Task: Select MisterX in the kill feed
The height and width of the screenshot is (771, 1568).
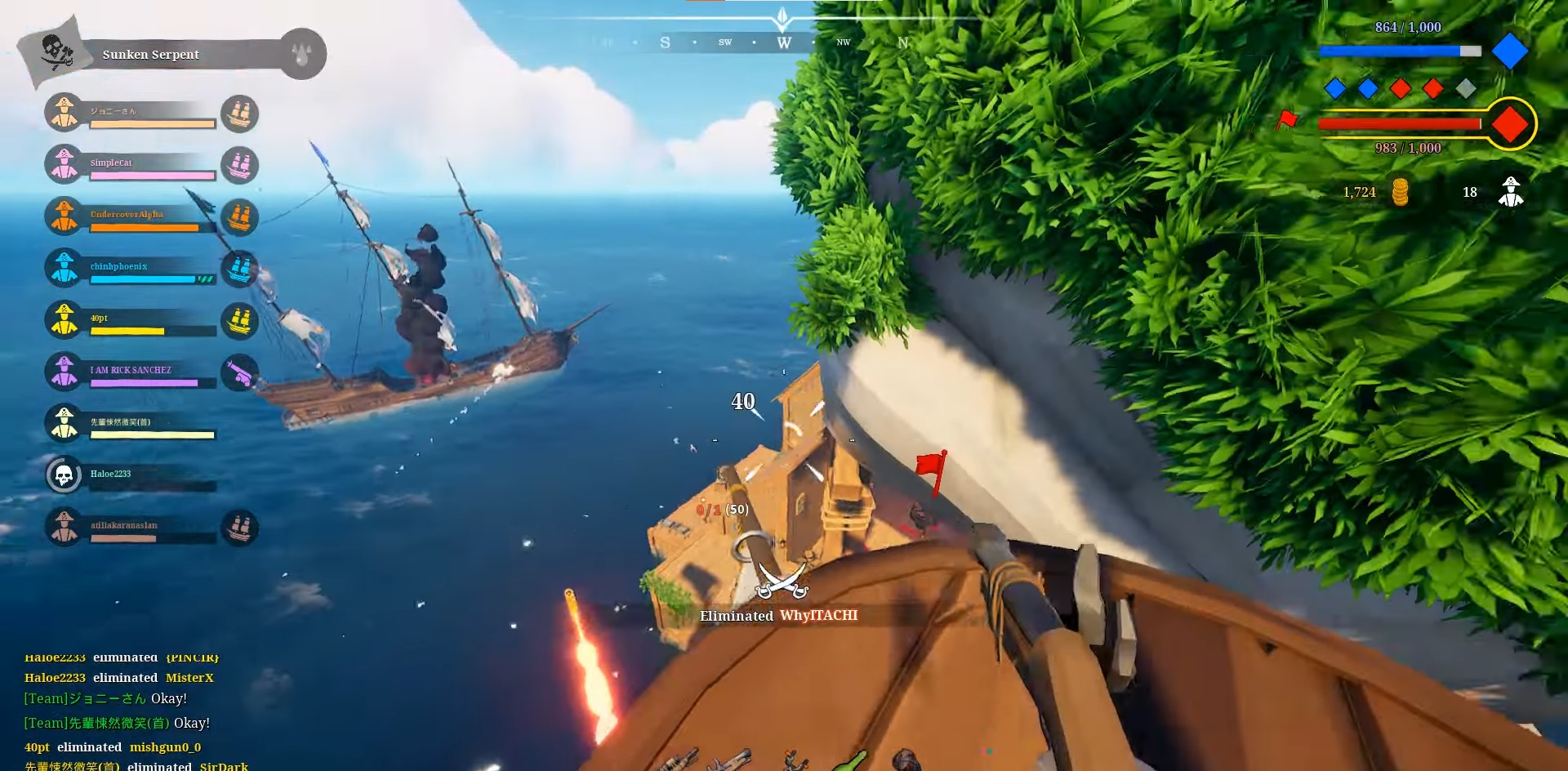Action: click(x=189, y=677)
